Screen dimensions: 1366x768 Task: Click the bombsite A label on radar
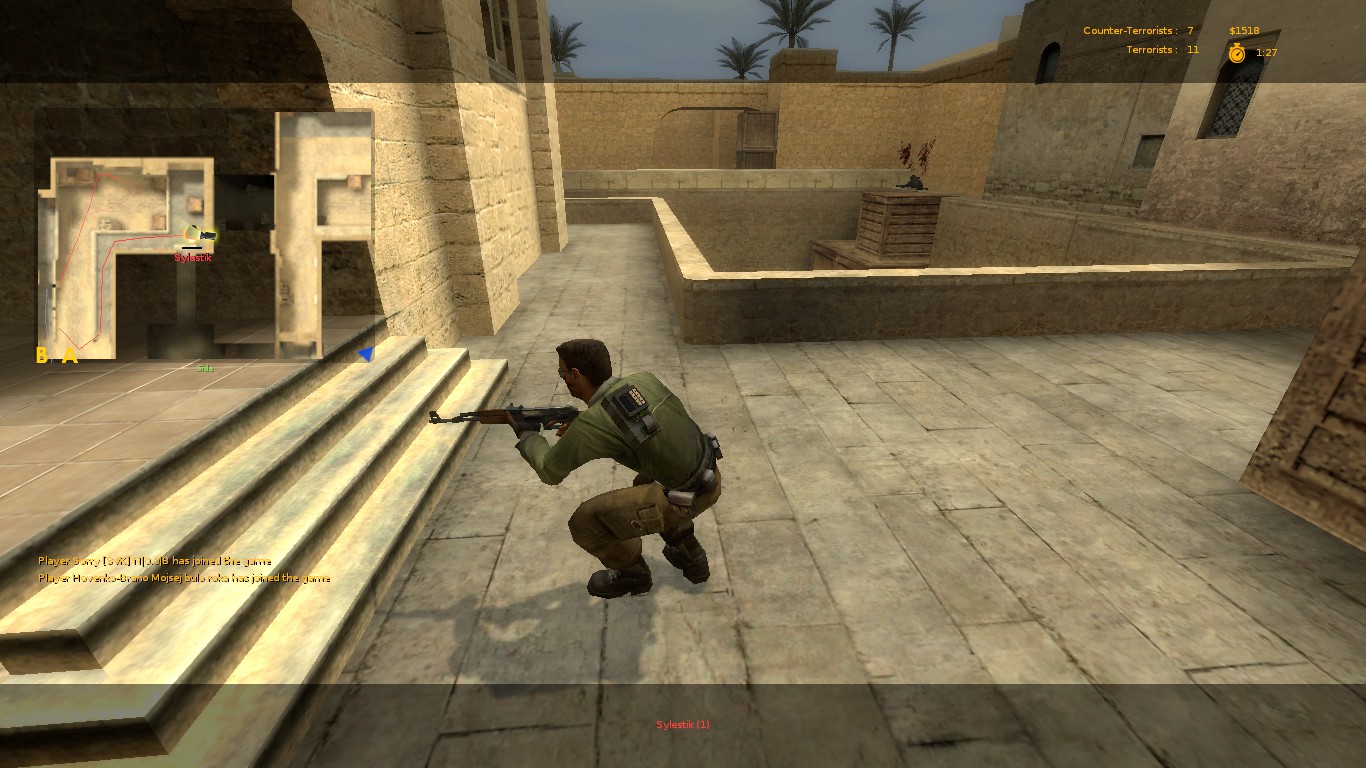68,353
